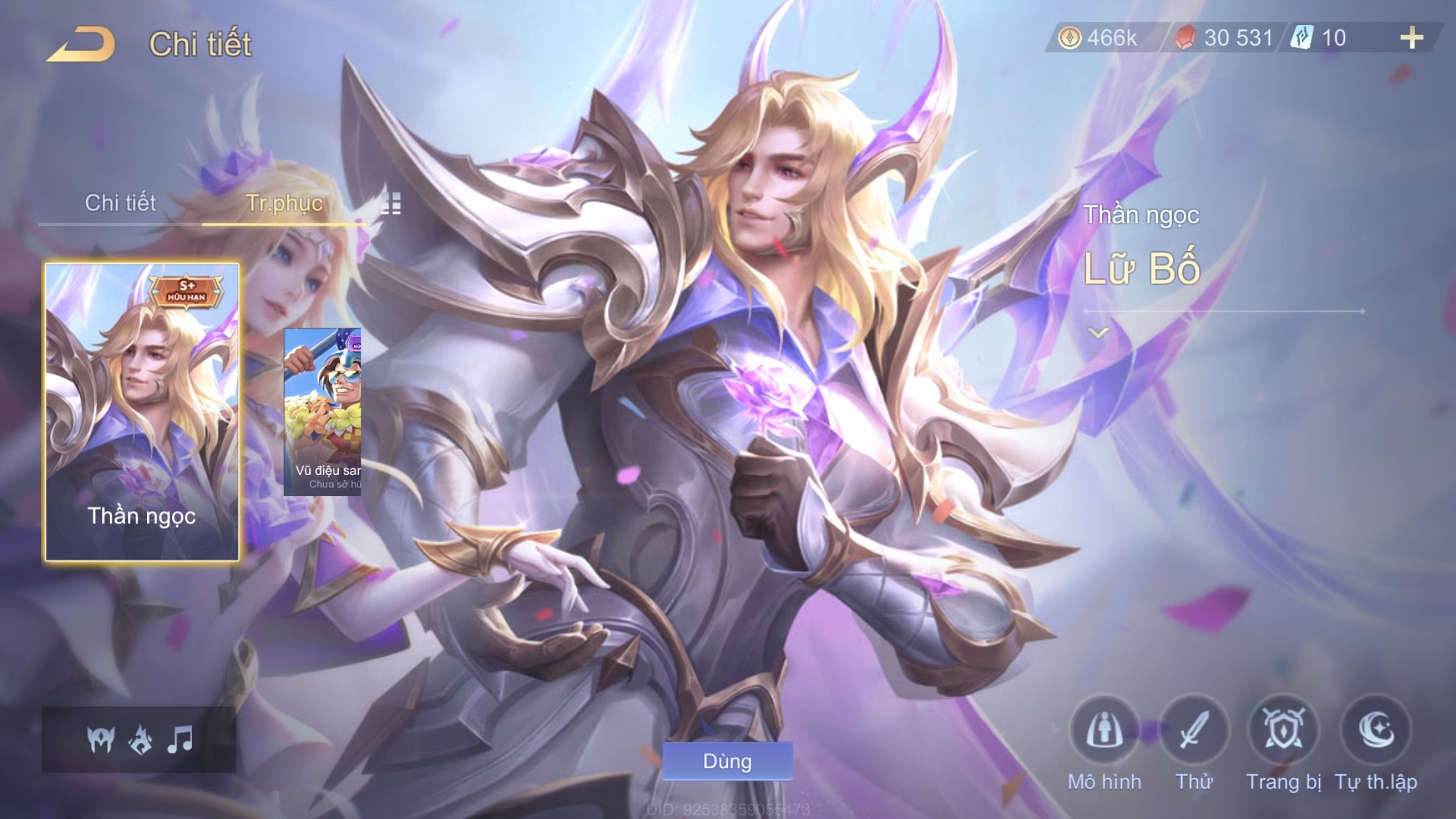Go back using the return arrow
The height and width of the screenshot is (819, 1456).
81,45
